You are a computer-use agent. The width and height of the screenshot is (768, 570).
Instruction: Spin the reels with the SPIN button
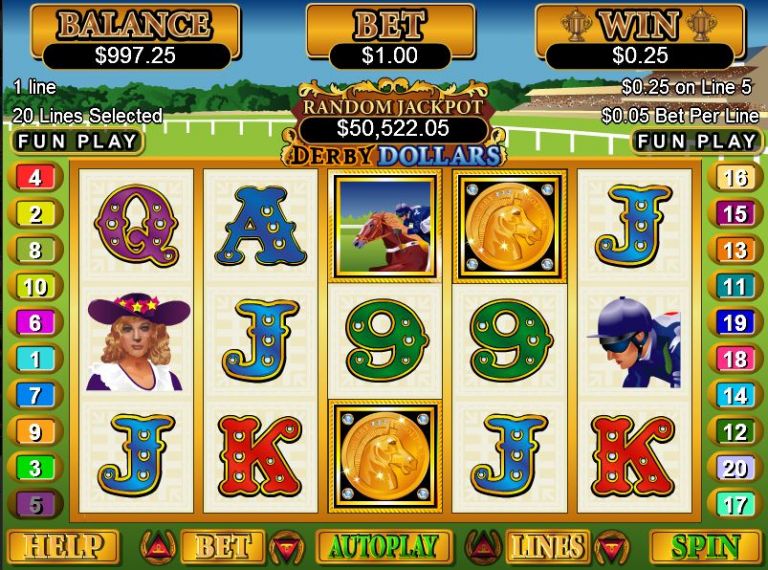[705, 547]
